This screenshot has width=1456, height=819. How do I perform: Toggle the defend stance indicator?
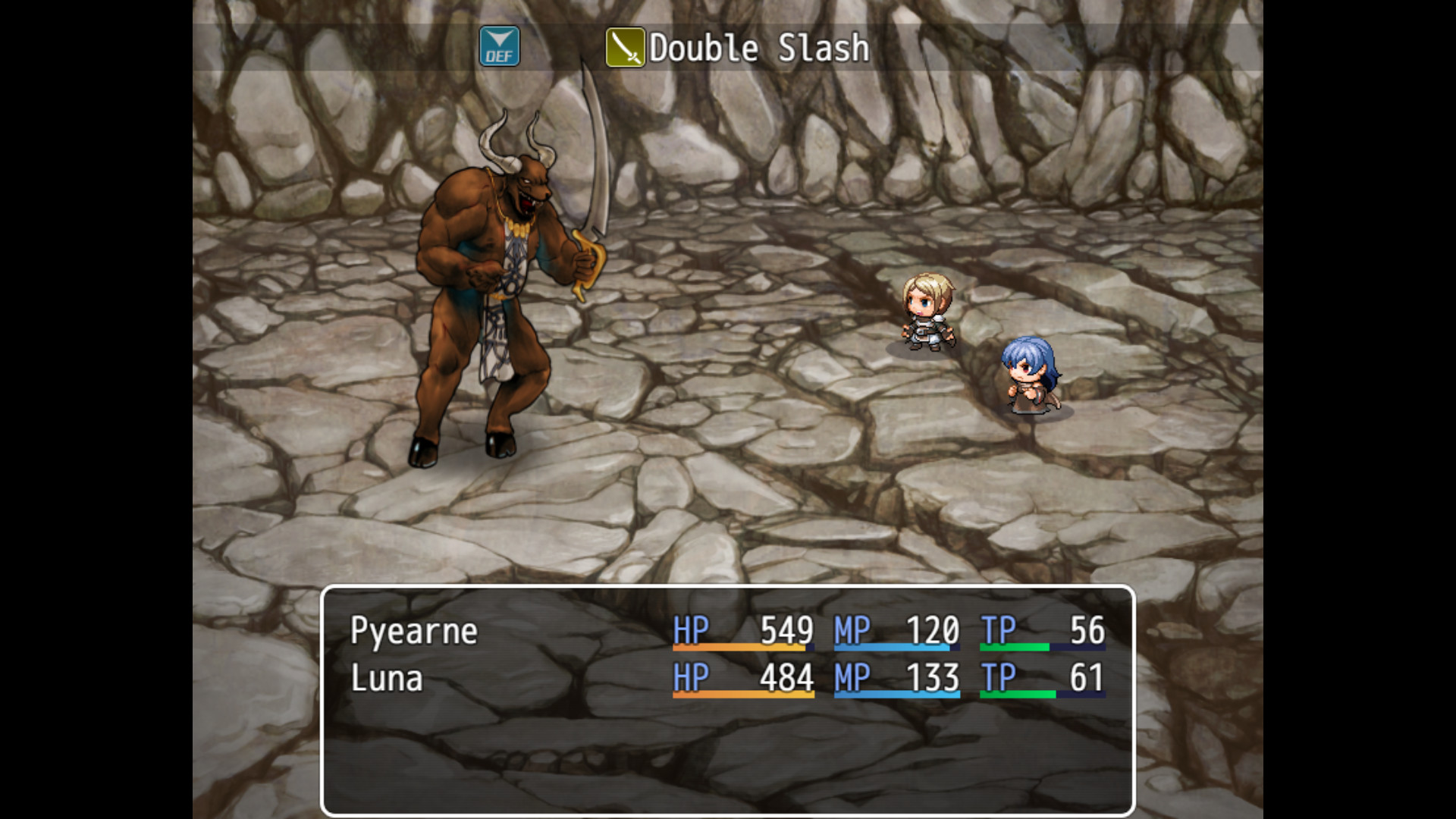(x=499, y=47)
